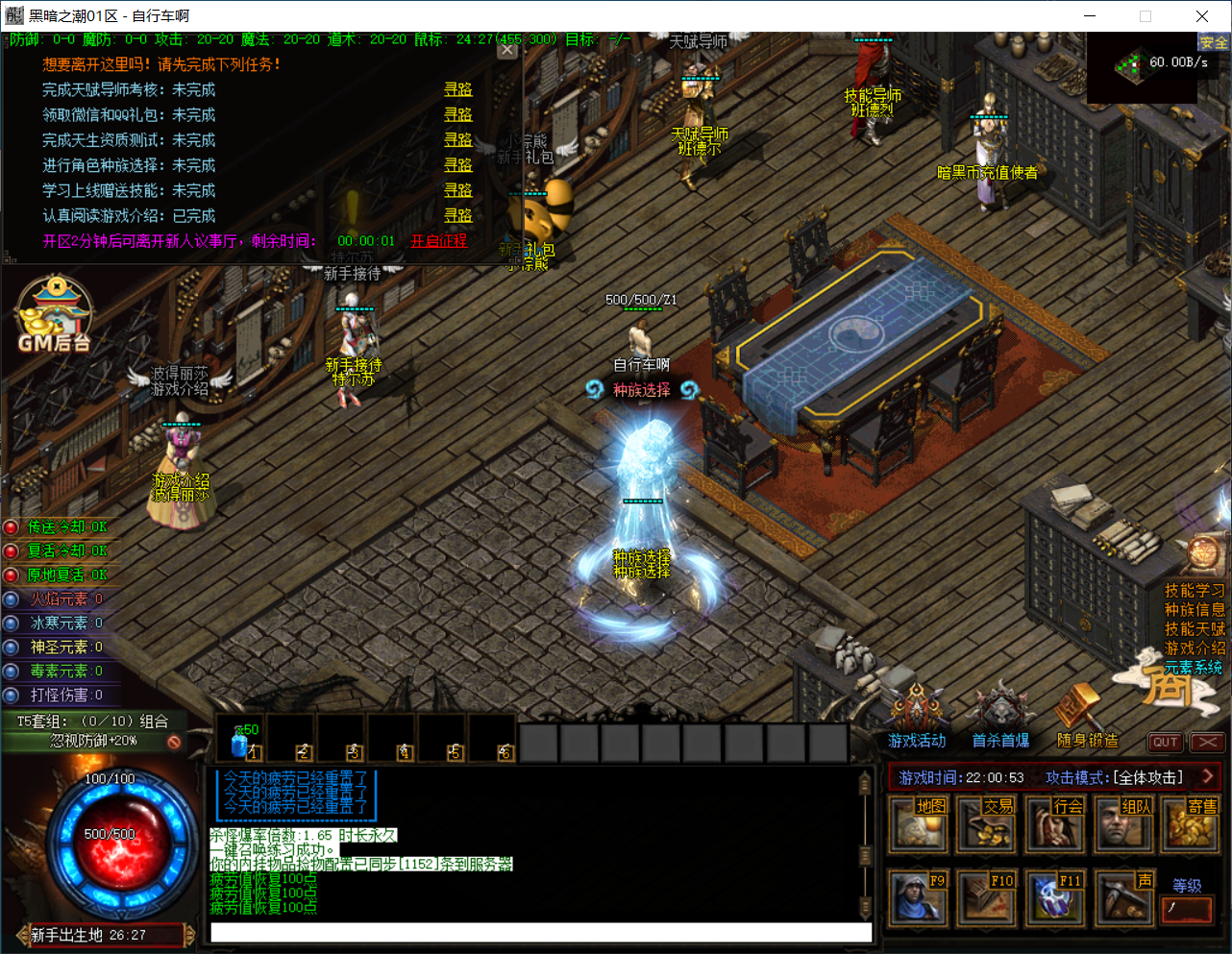Viewport: 1232px width, 954px height.
Task: Open the F9 character button
Action: point(918,897)
